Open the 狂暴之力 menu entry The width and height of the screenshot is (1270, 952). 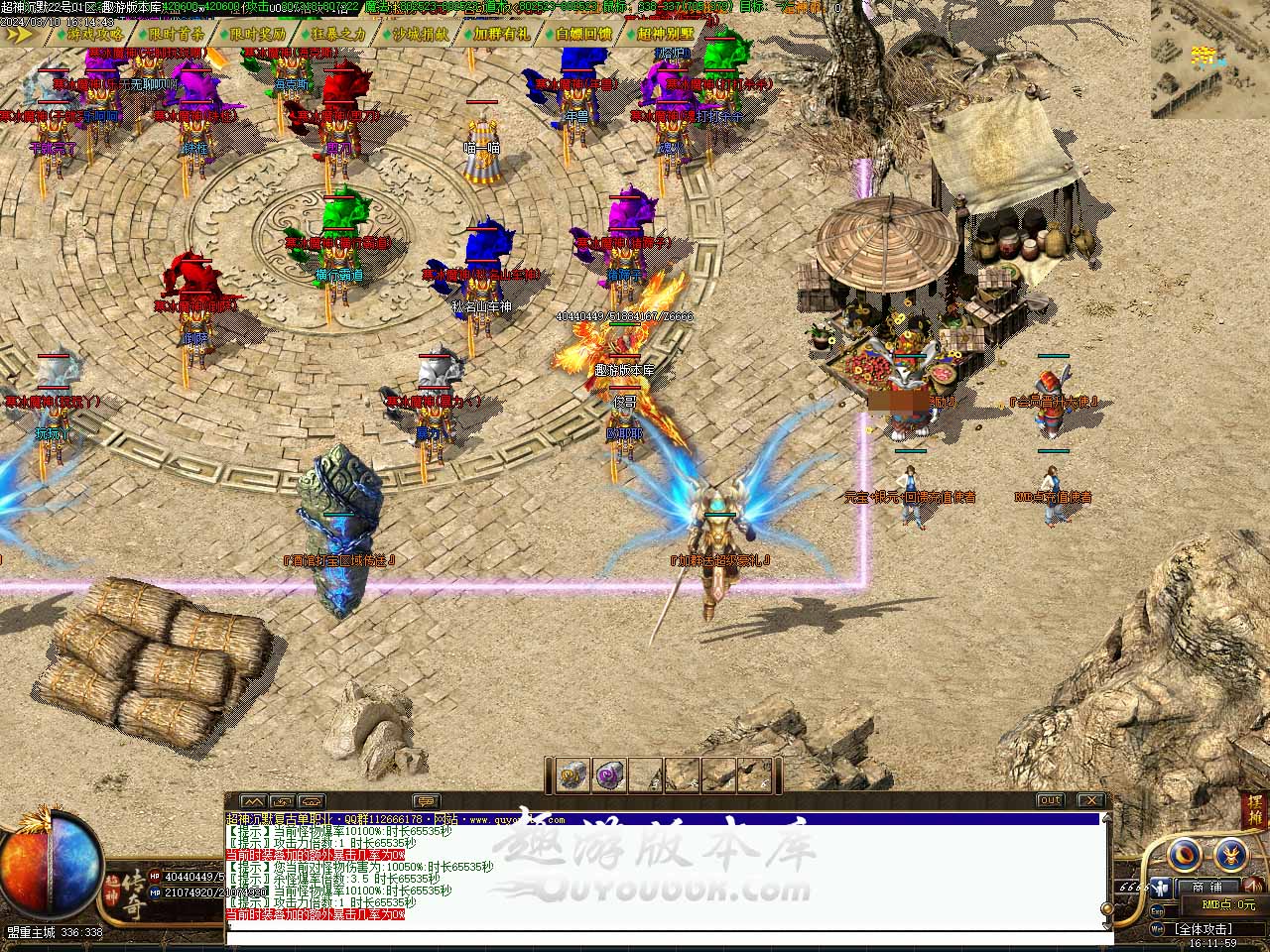(x=338, y=34)
